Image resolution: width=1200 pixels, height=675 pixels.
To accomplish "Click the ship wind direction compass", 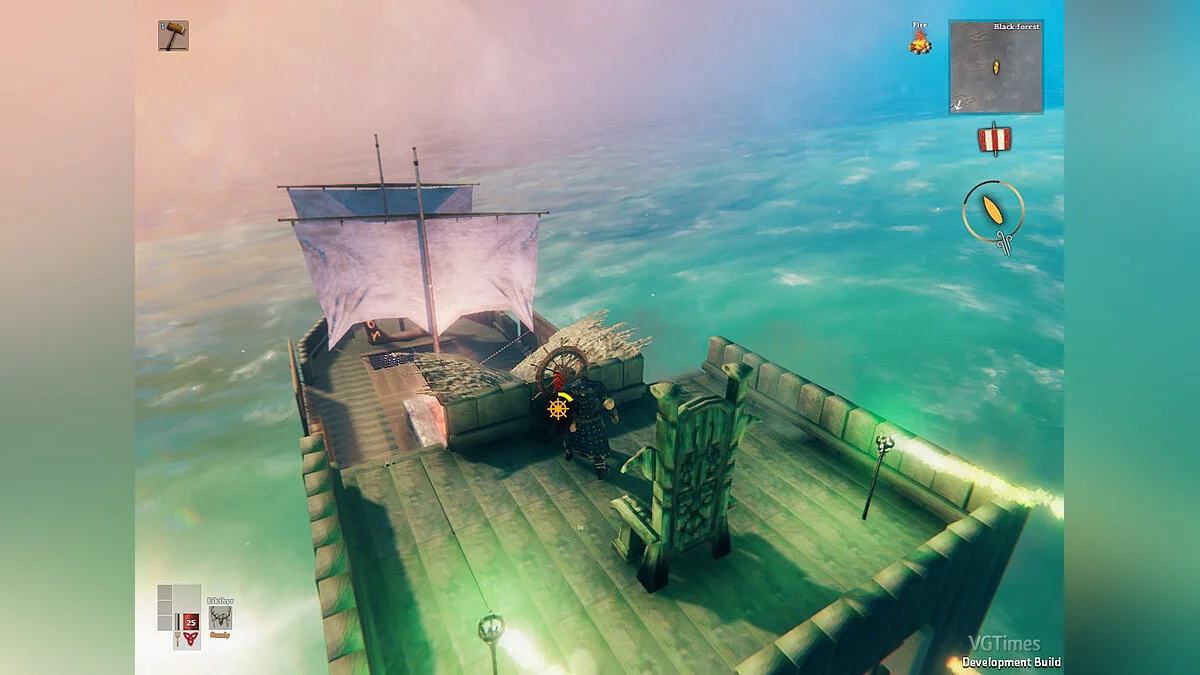I will (x=993, y=211).
